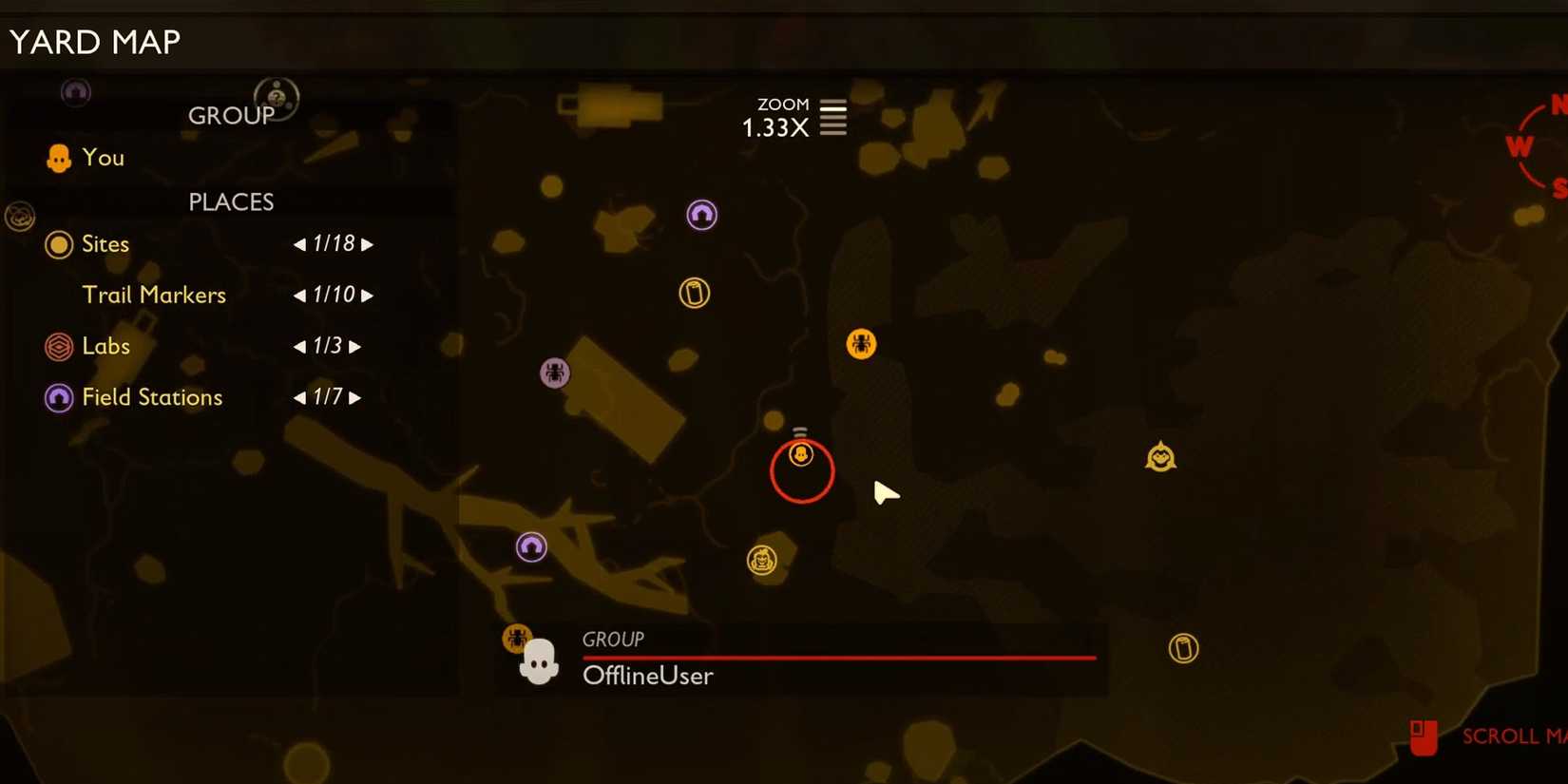The width and height of the screenshot is (1568, 784).
Task: Select OfflineUser in the group list
Action: click(647, 676)
